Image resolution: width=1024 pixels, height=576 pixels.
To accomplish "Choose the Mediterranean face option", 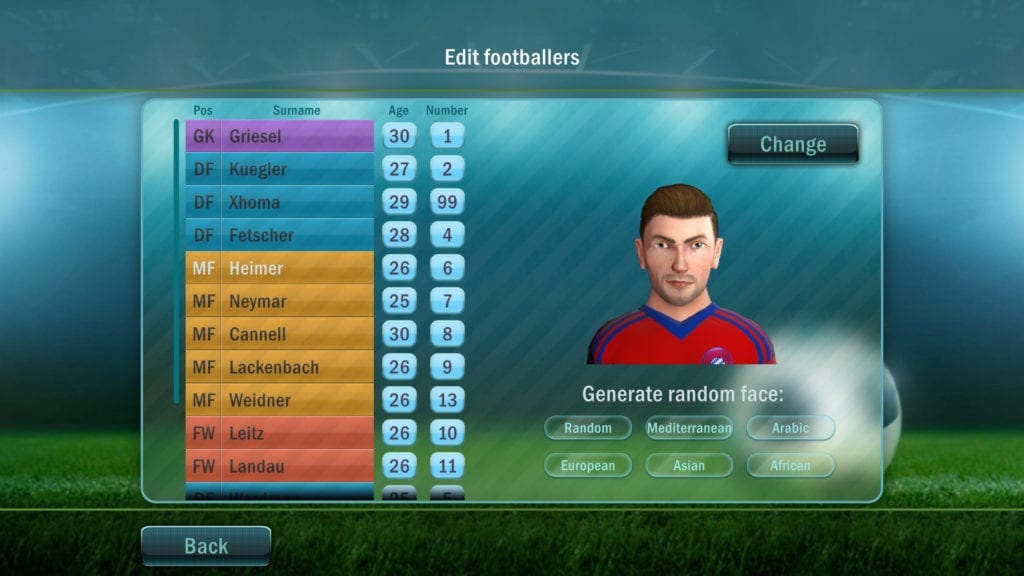I will [x=689, y=428].
